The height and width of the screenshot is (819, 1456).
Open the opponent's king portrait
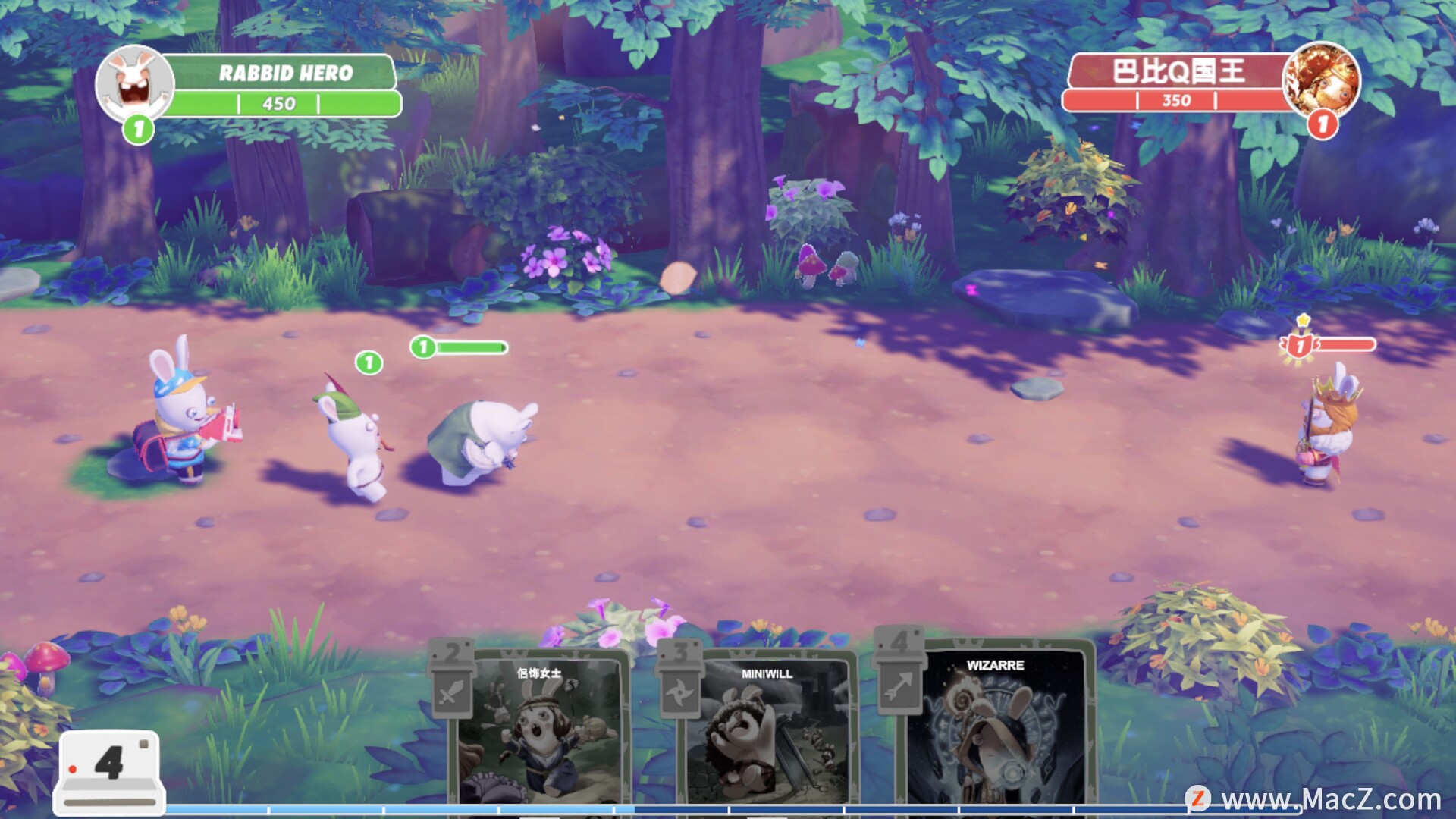coord(1321,78)
